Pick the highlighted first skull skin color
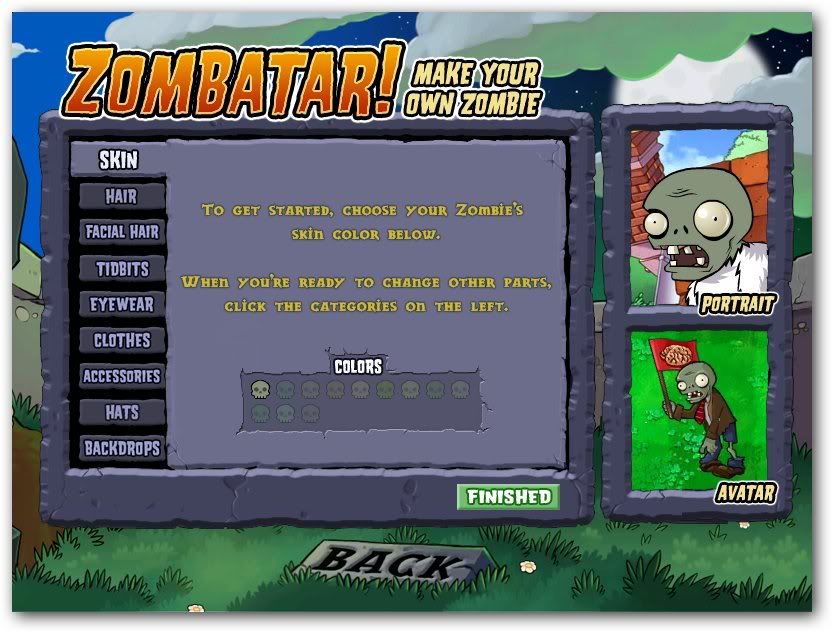The width and height of the screenshot is (832, 632). [260, 389]
